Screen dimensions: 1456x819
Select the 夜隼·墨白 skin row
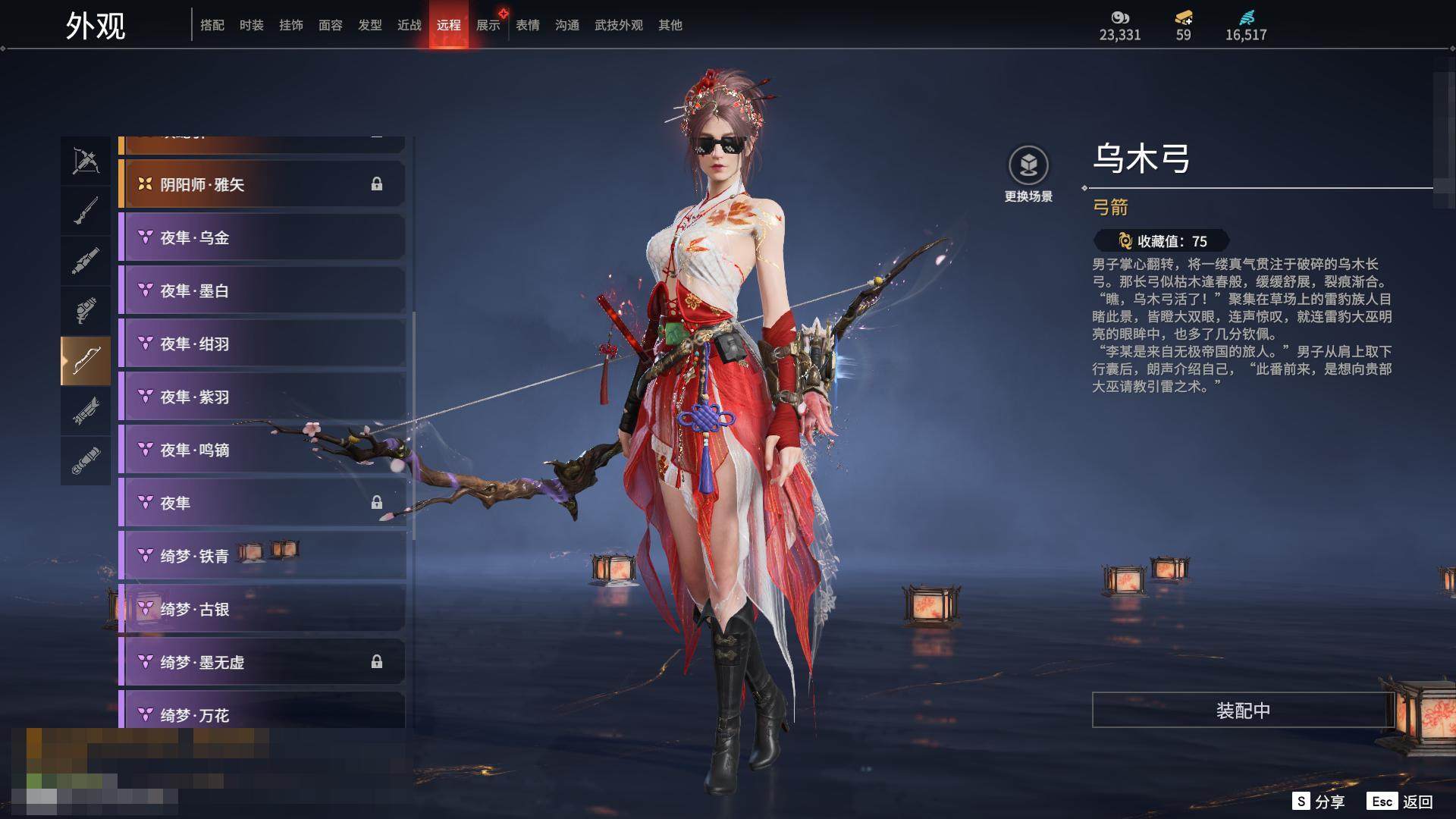262,290
